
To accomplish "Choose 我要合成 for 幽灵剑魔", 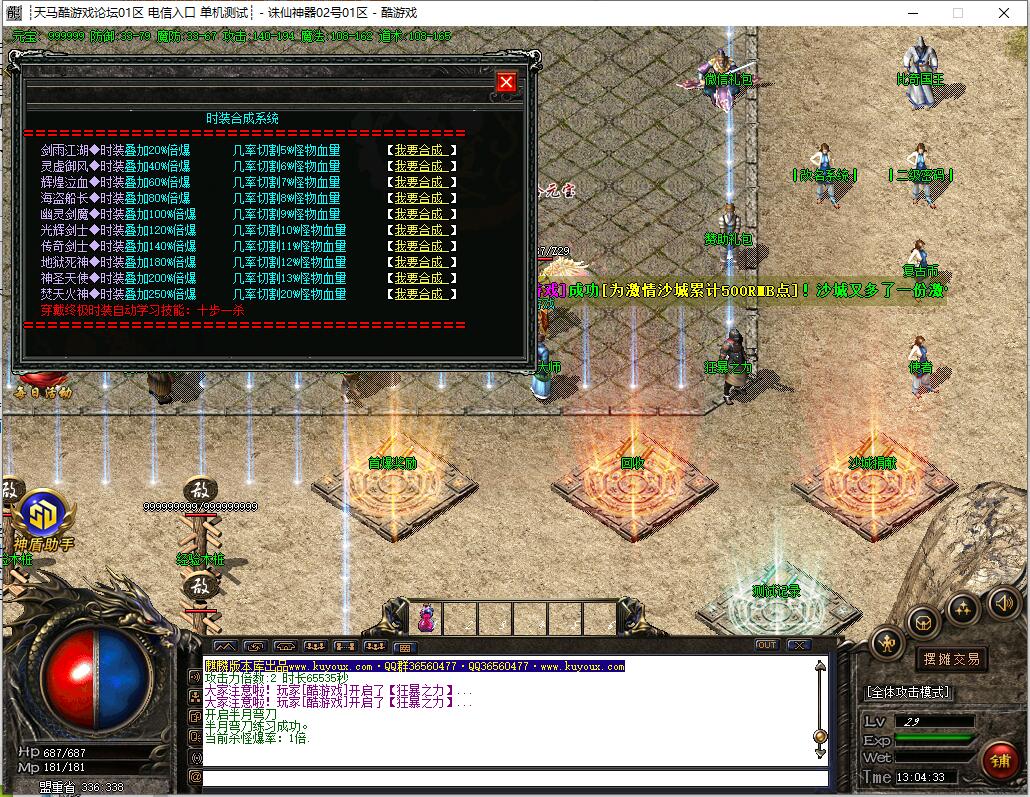I will coord(420,214).
